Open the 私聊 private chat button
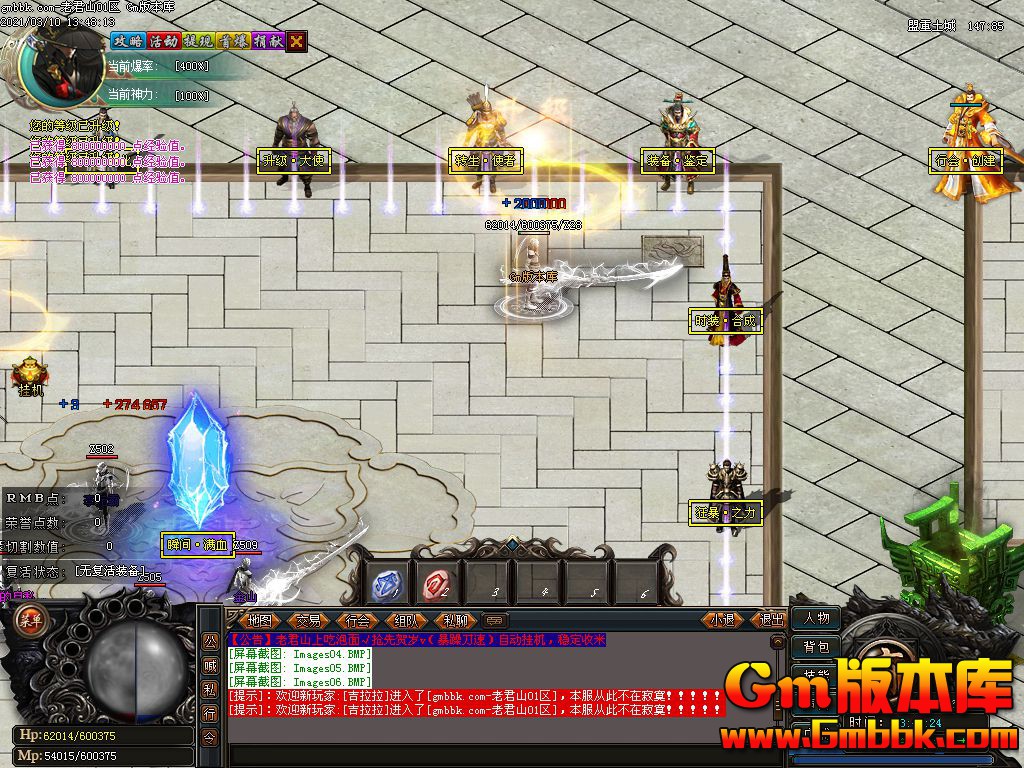This screenshot has width=1024, height=768. coord(455,620)
